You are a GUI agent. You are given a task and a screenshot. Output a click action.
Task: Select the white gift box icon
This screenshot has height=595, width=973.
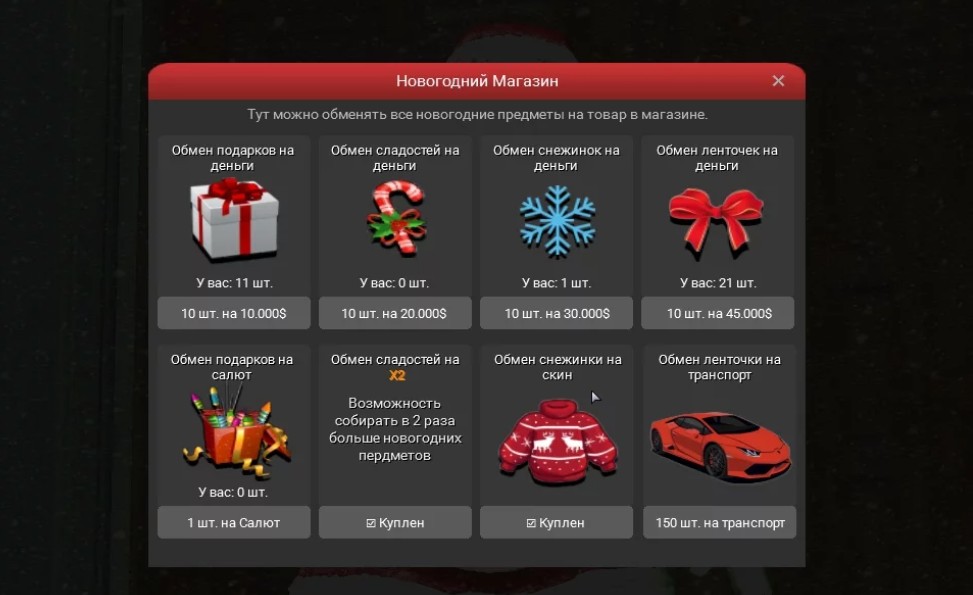(x=234, y=220)
